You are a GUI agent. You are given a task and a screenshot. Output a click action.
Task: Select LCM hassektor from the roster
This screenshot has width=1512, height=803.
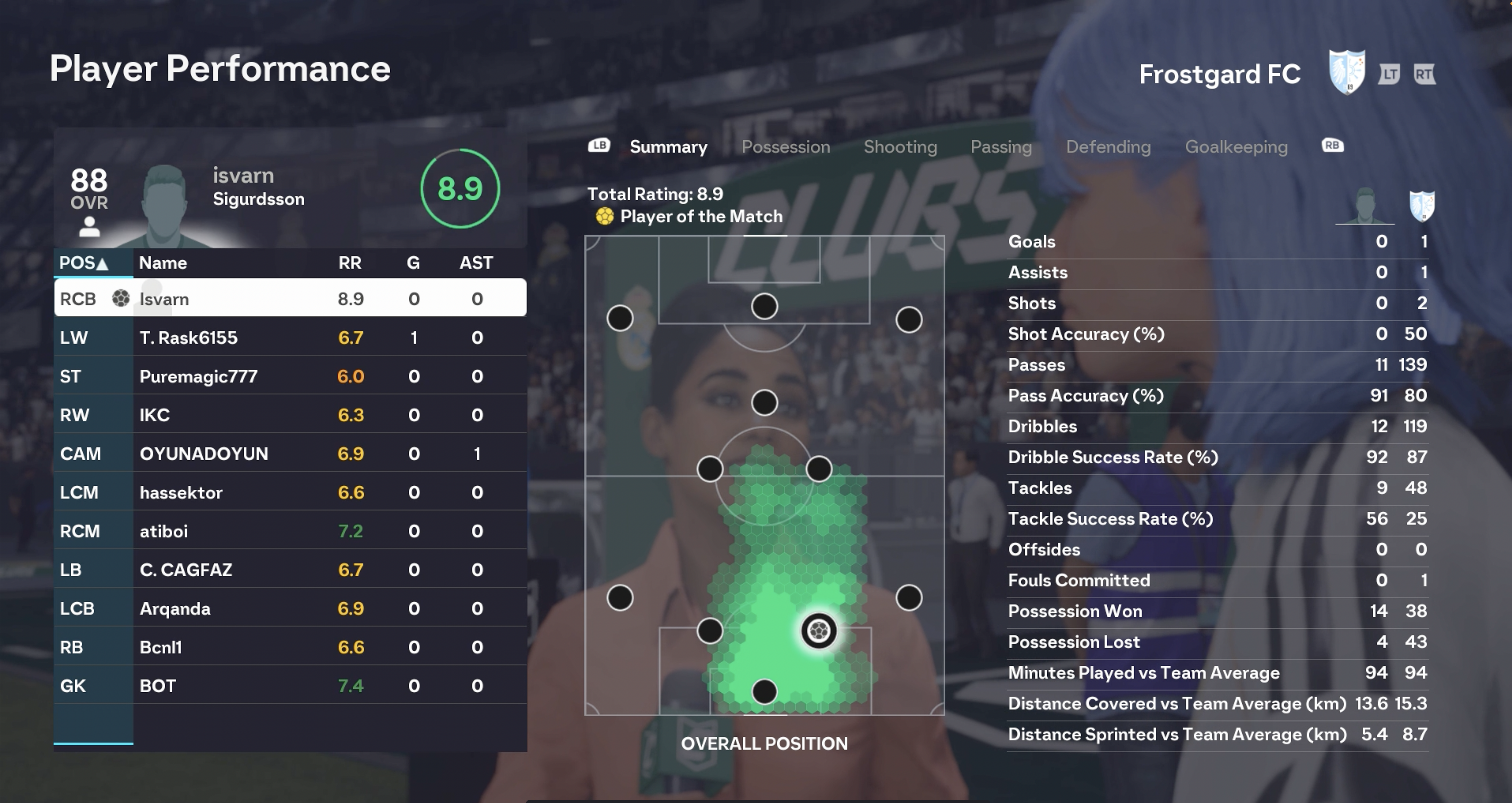tap(290, 492)
